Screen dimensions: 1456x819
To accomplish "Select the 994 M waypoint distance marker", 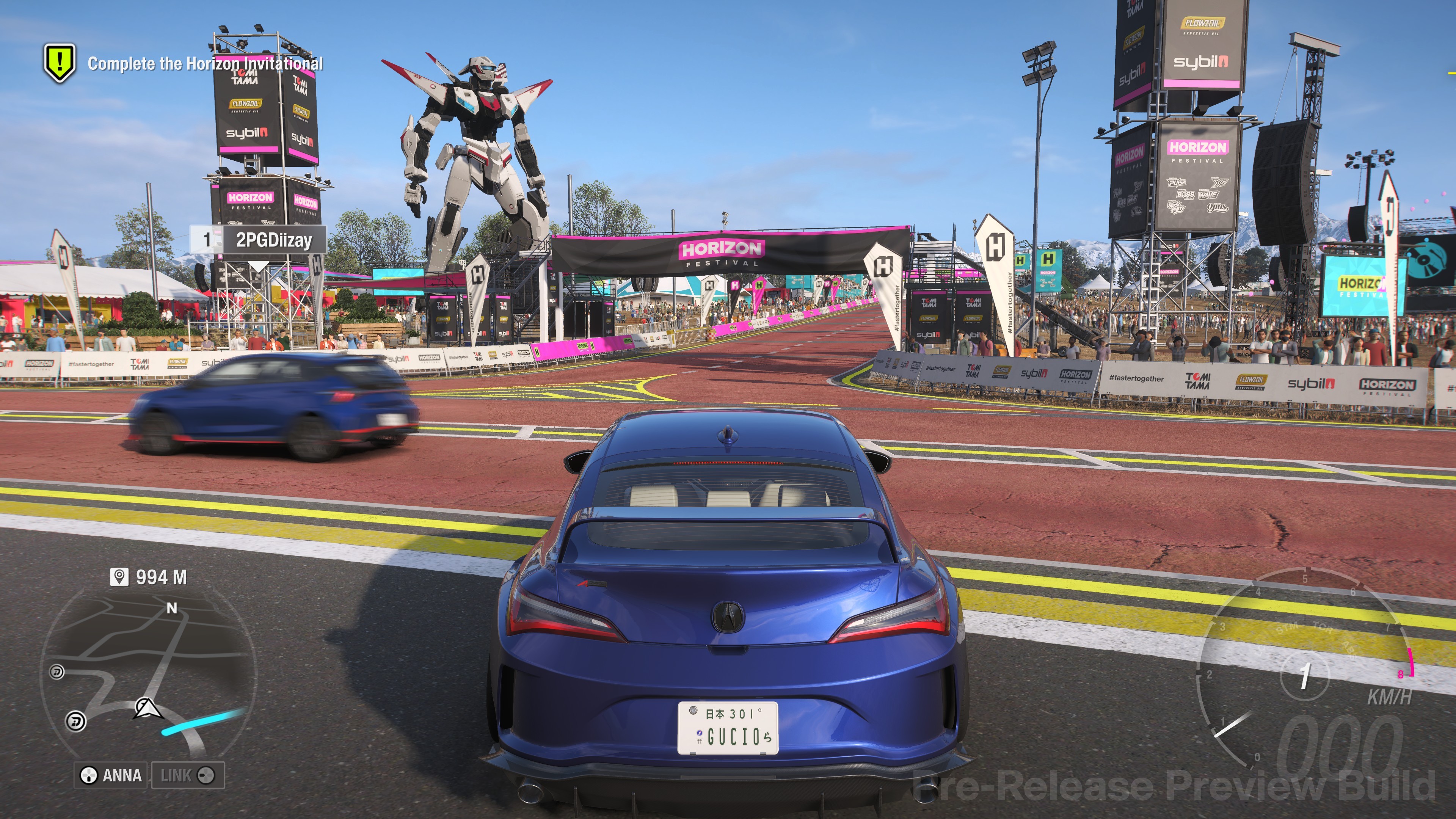I will [x=149, y=577].
